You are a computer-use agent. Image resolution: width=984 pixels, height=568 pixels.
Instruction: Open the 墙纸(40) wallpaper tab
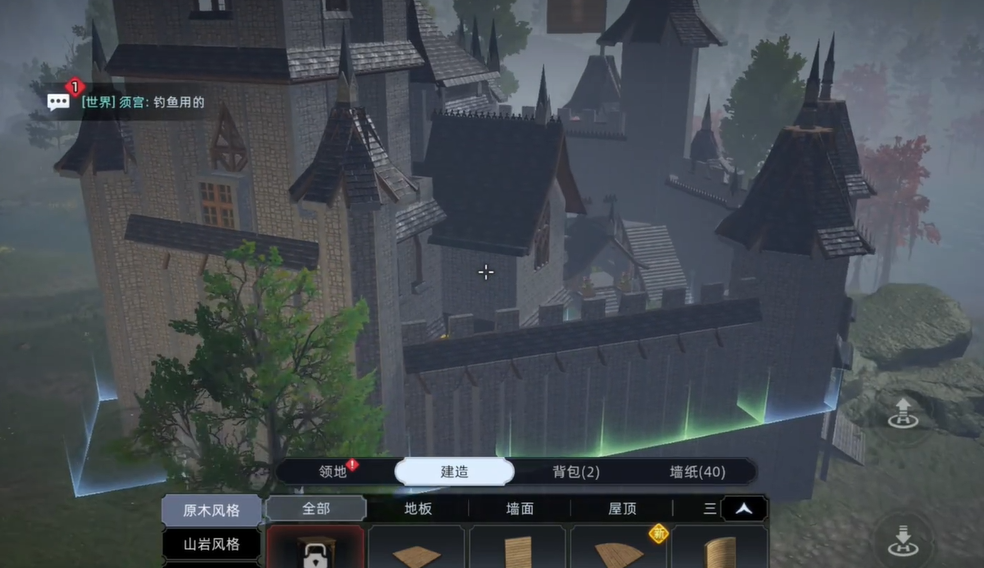pyautogui.click(x=697, y=472)
